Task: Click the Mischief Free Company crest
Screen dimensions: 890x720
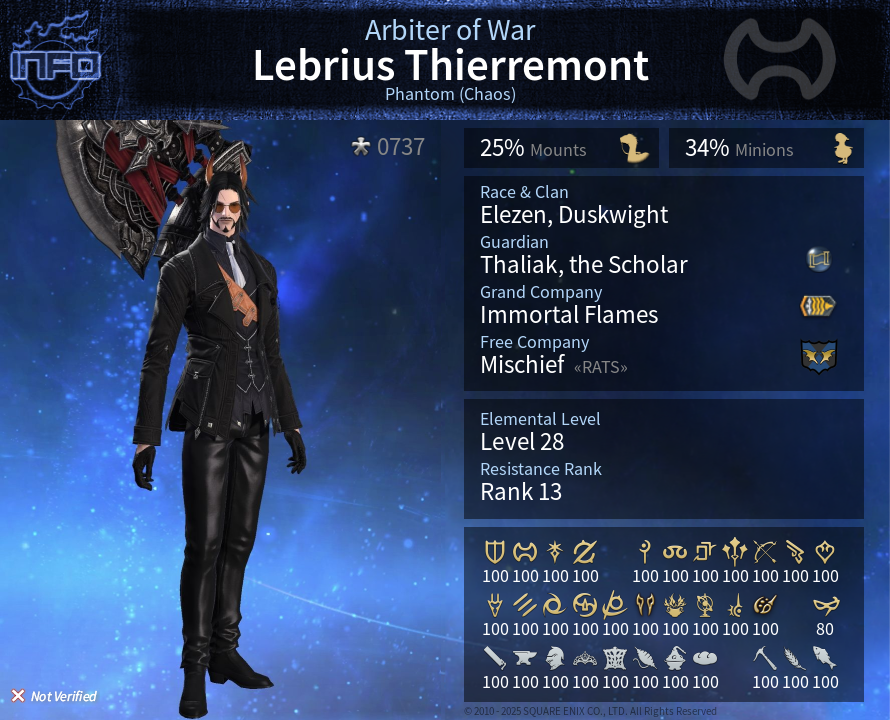Action: coord(818,356)
